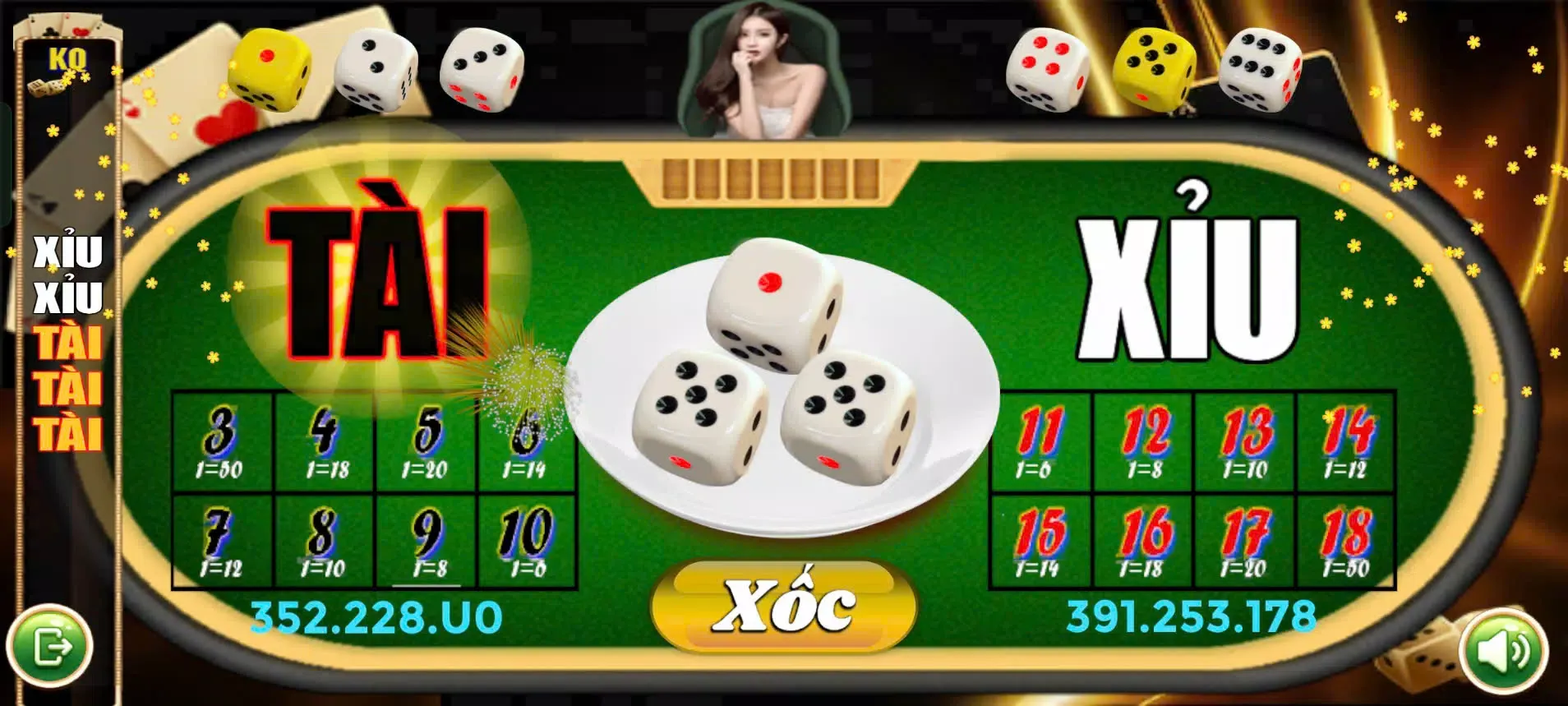Click the small dice icon under KQ label
The image size is (1568, 706).
[47, 86]
